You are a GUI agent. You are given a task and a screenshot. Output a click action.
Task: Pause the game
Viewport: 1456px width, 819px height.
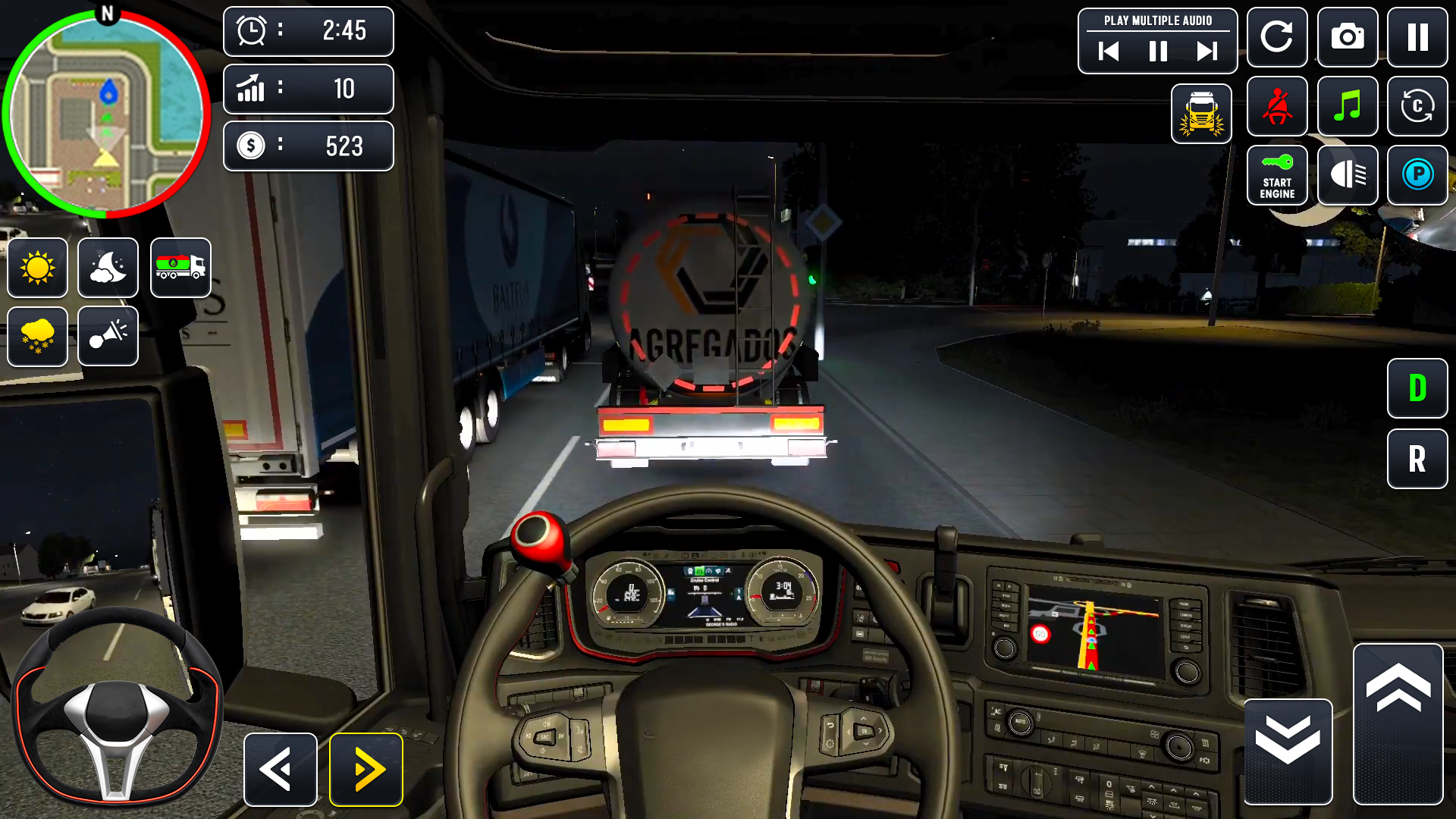click(1418, 37)
